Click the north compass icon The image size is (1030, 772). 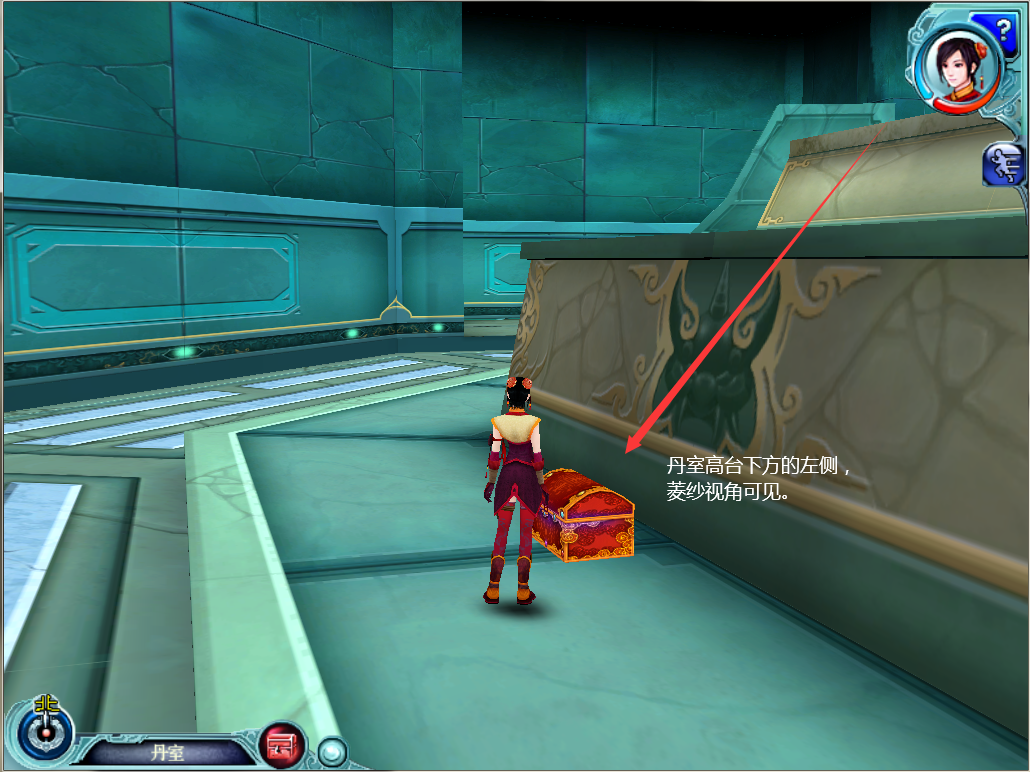(x=43, y=727)
